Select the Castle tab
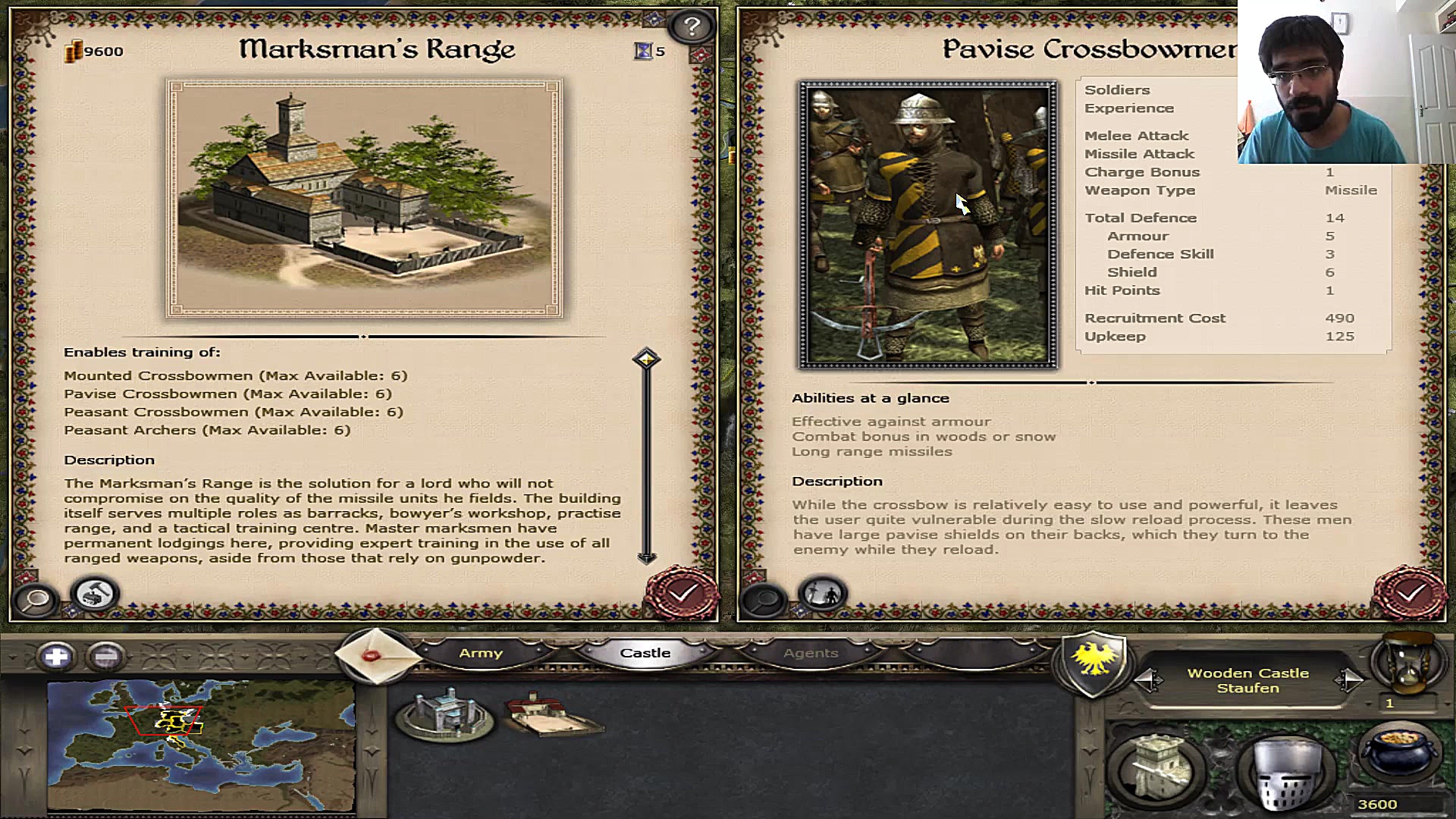The image size is (1456, 819). pos(645,653)
